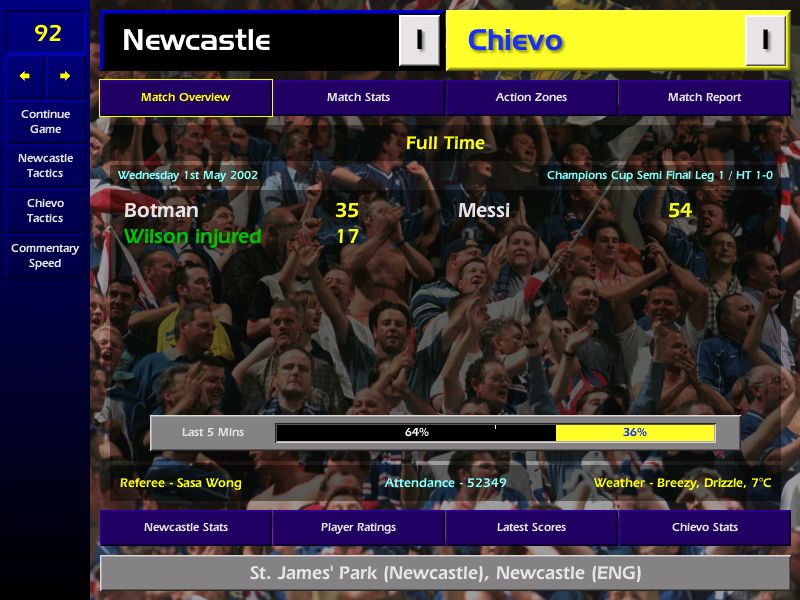View the Match Report tab
This screenshot has height=600, width=800.
[704, 98]
